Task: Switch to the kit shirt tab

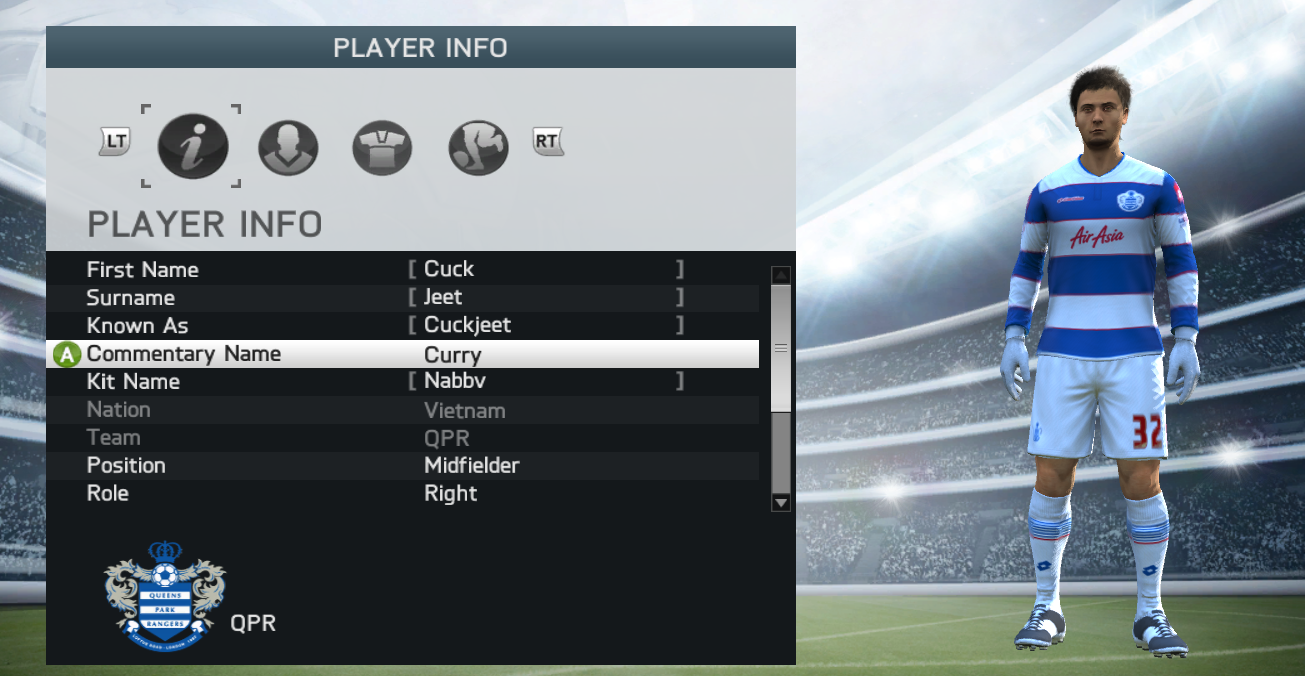Action: 382,148
